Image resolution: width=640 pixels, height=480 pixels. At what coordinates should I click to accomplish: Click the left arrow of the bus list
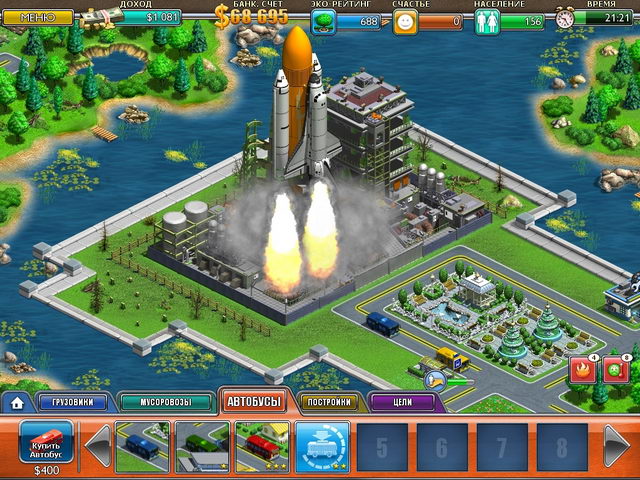coord(97,445)
